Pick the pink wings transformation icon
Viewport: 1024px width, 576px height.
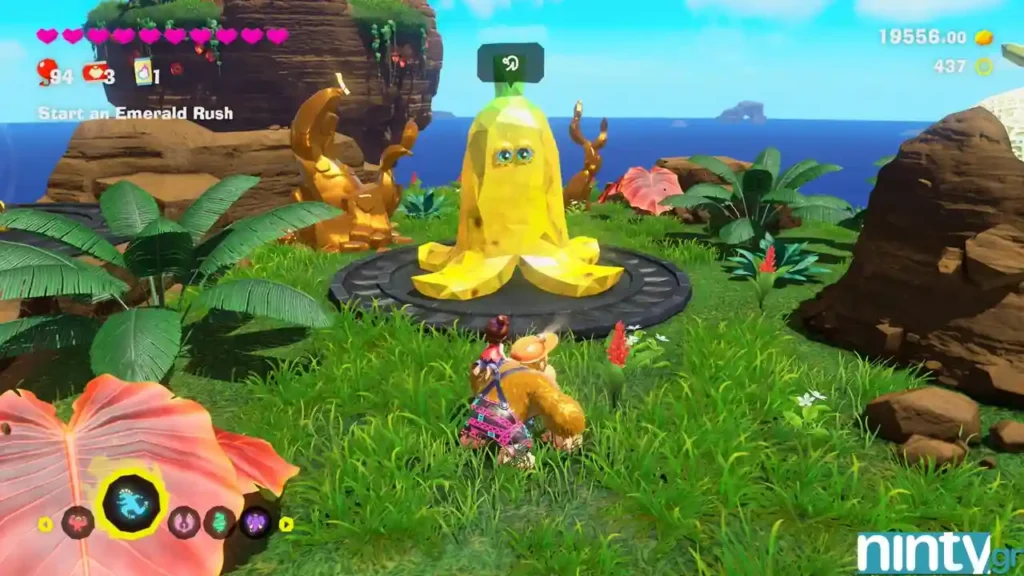tap(184, 522)
